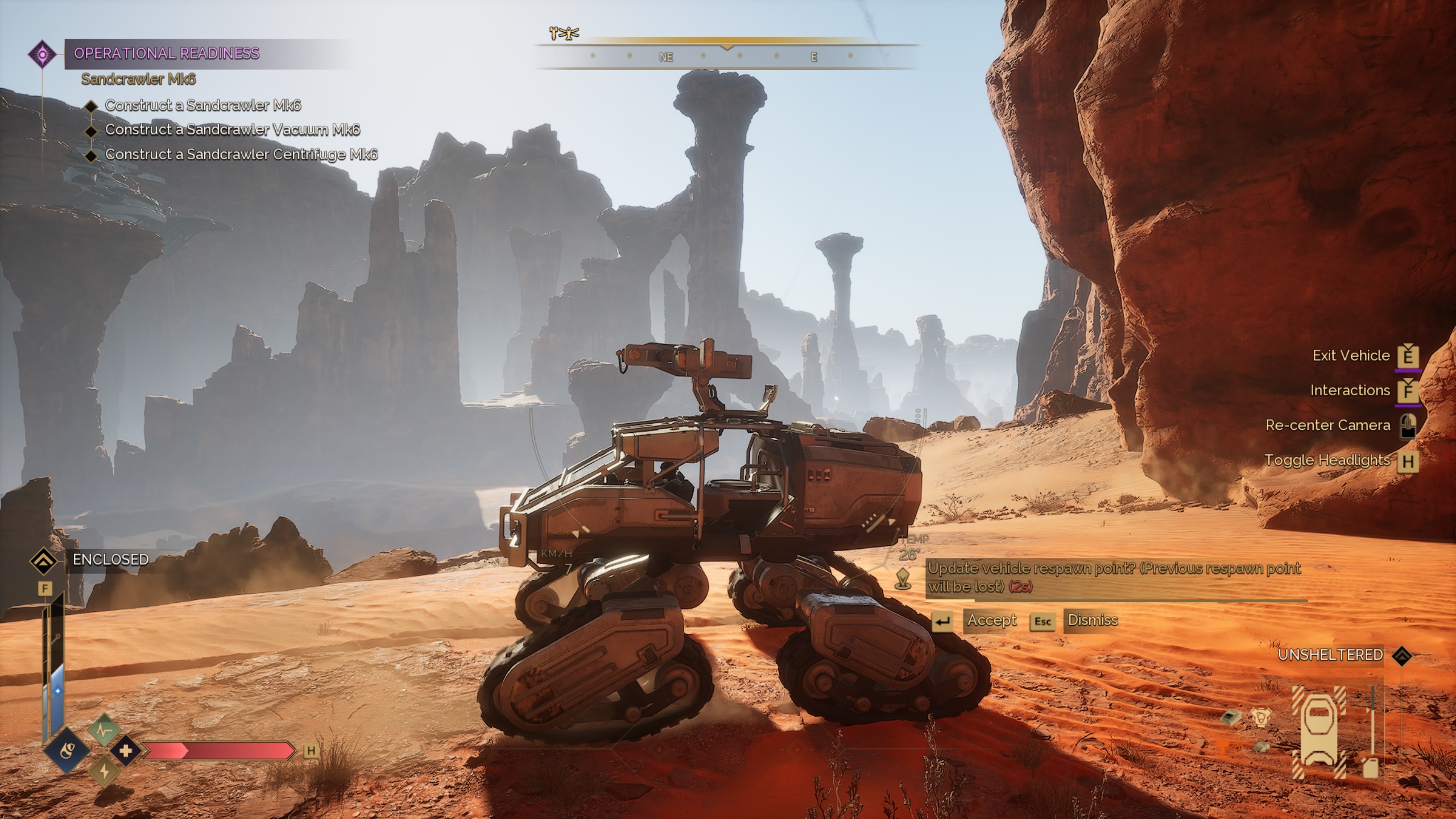Open the Operational Readiness quest header
This screenshot has height=819, width=1456.
pos(166,53)
